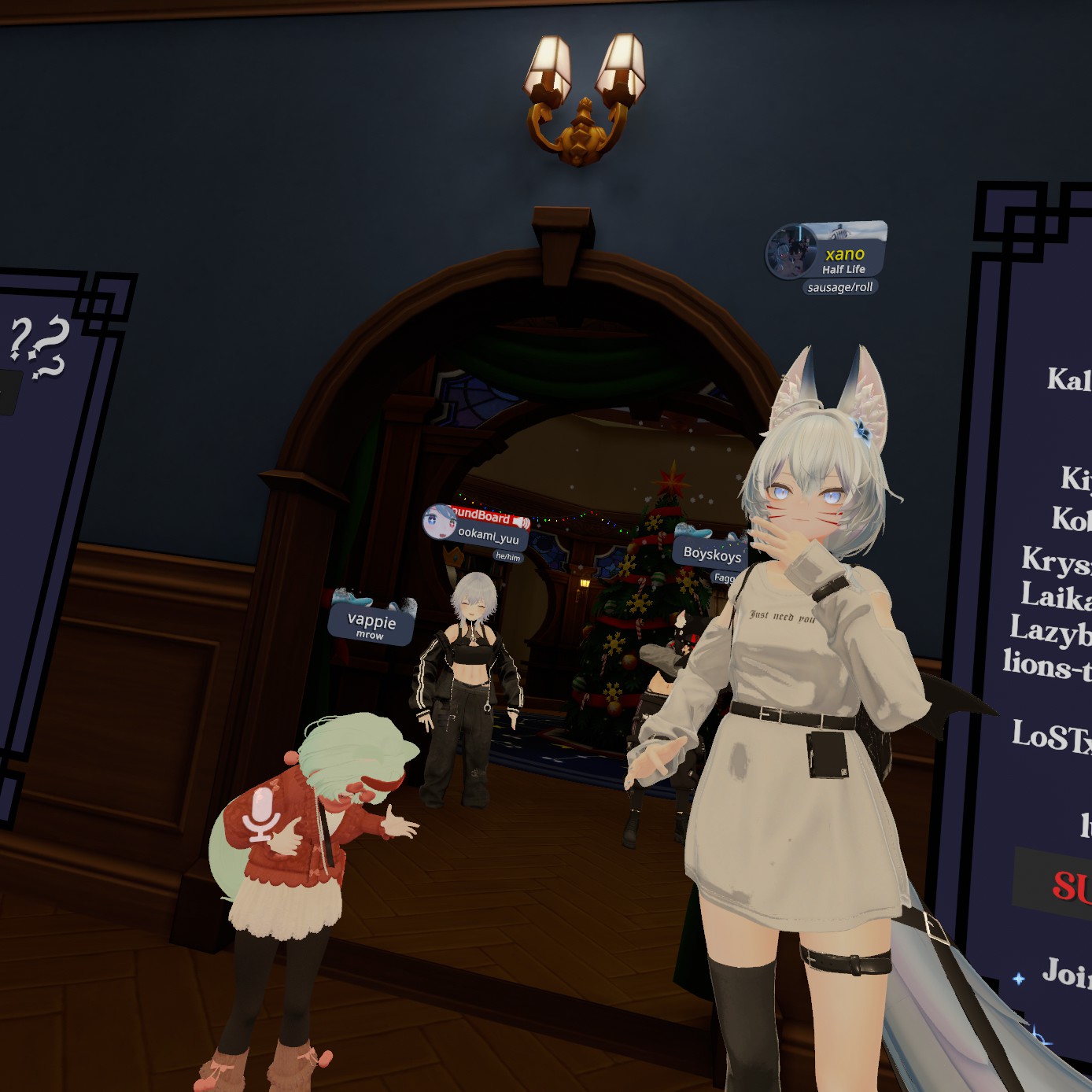
Task: Select vappie's nameplate
Action: [x=371, y=623]
